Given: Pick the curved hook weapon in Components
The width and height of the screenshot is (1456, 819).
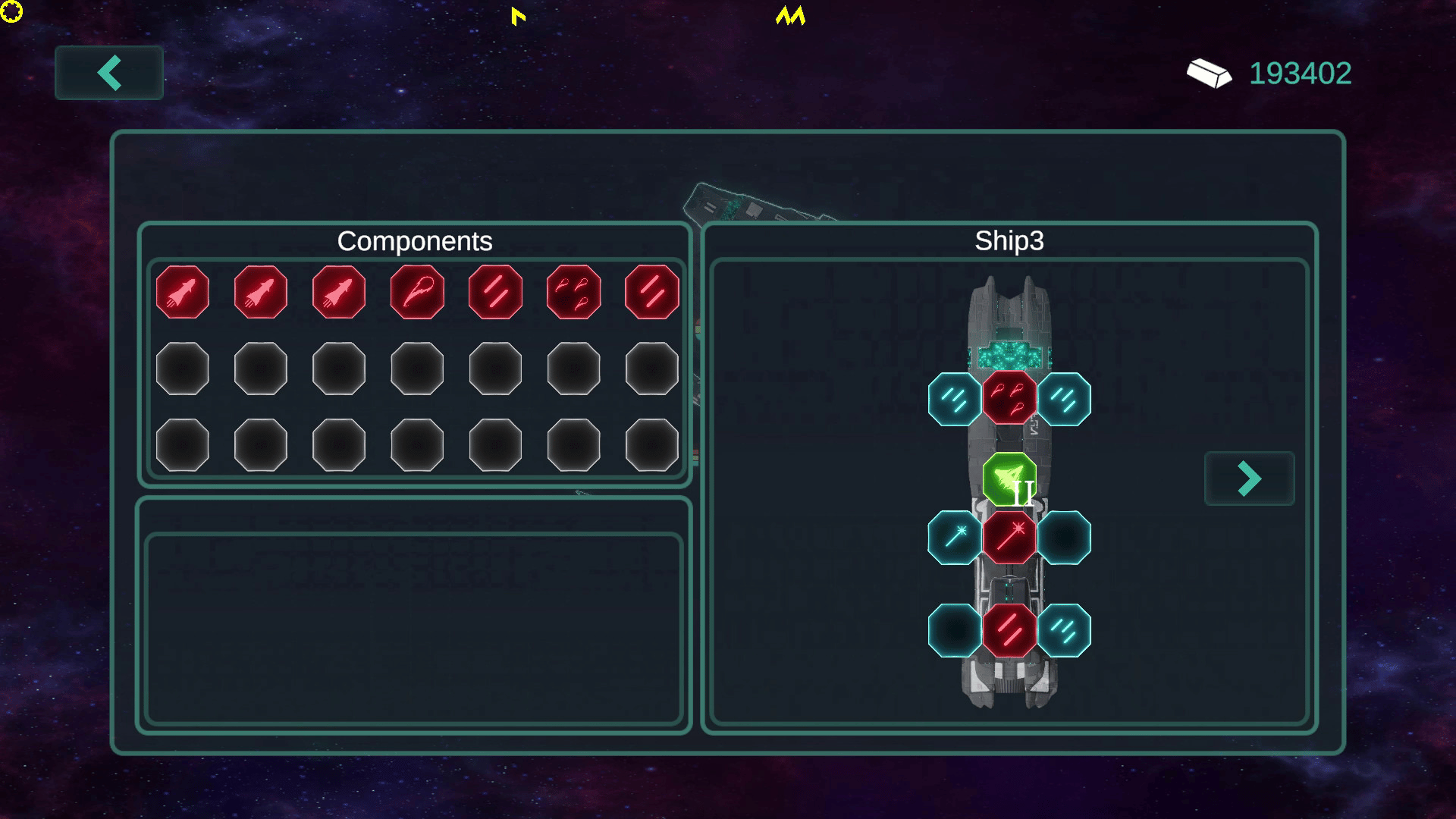Looking at the screenshot, I should tap(417, 292).
